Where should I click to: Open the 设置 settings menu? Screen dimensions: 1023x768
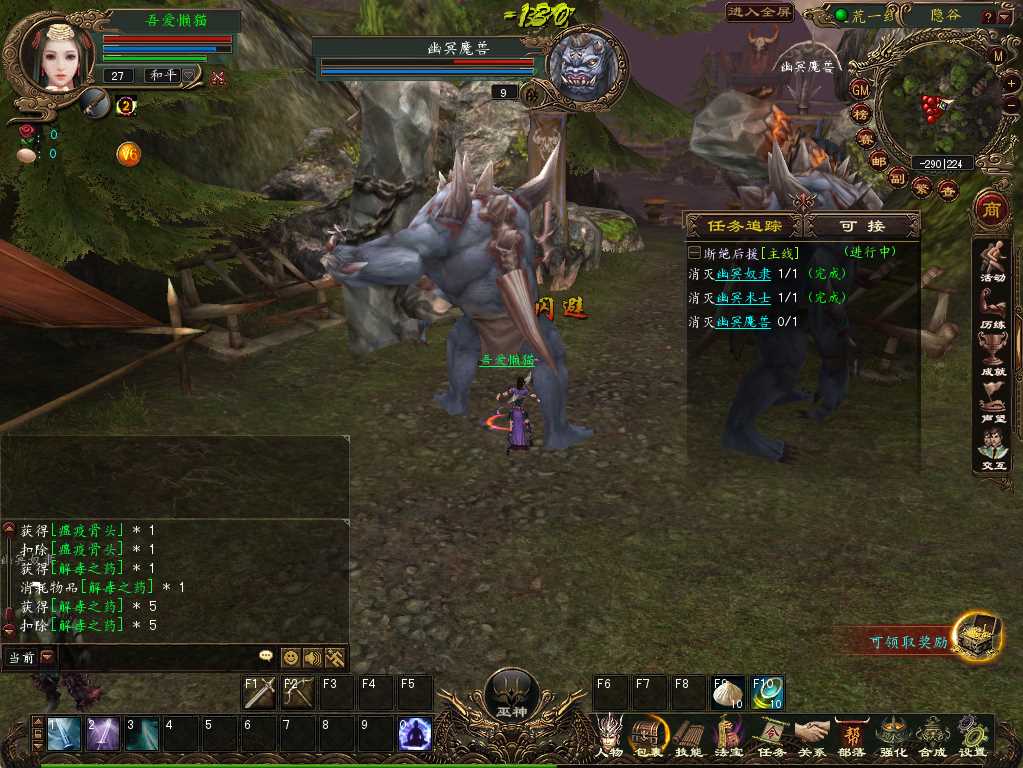coord(972,735)
